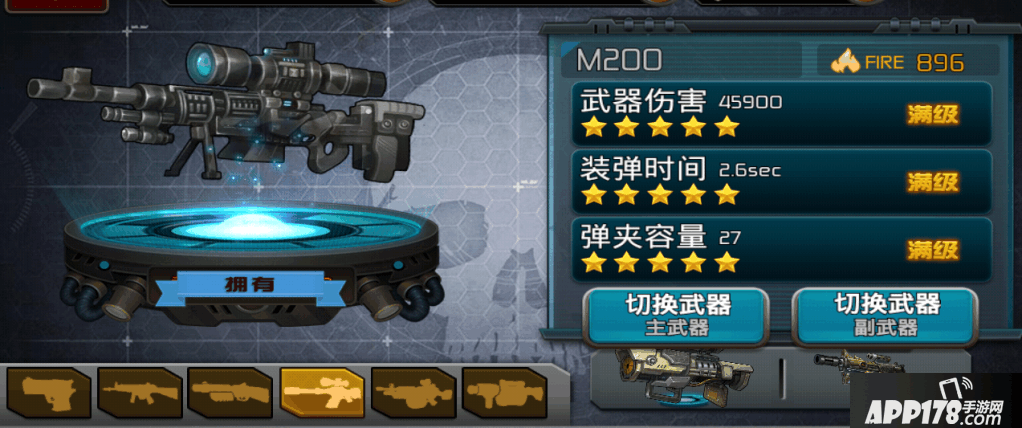Choose the highlighted sniper rifle category tab
This screenshot has width=1022, height=428.
pos(322,392)
